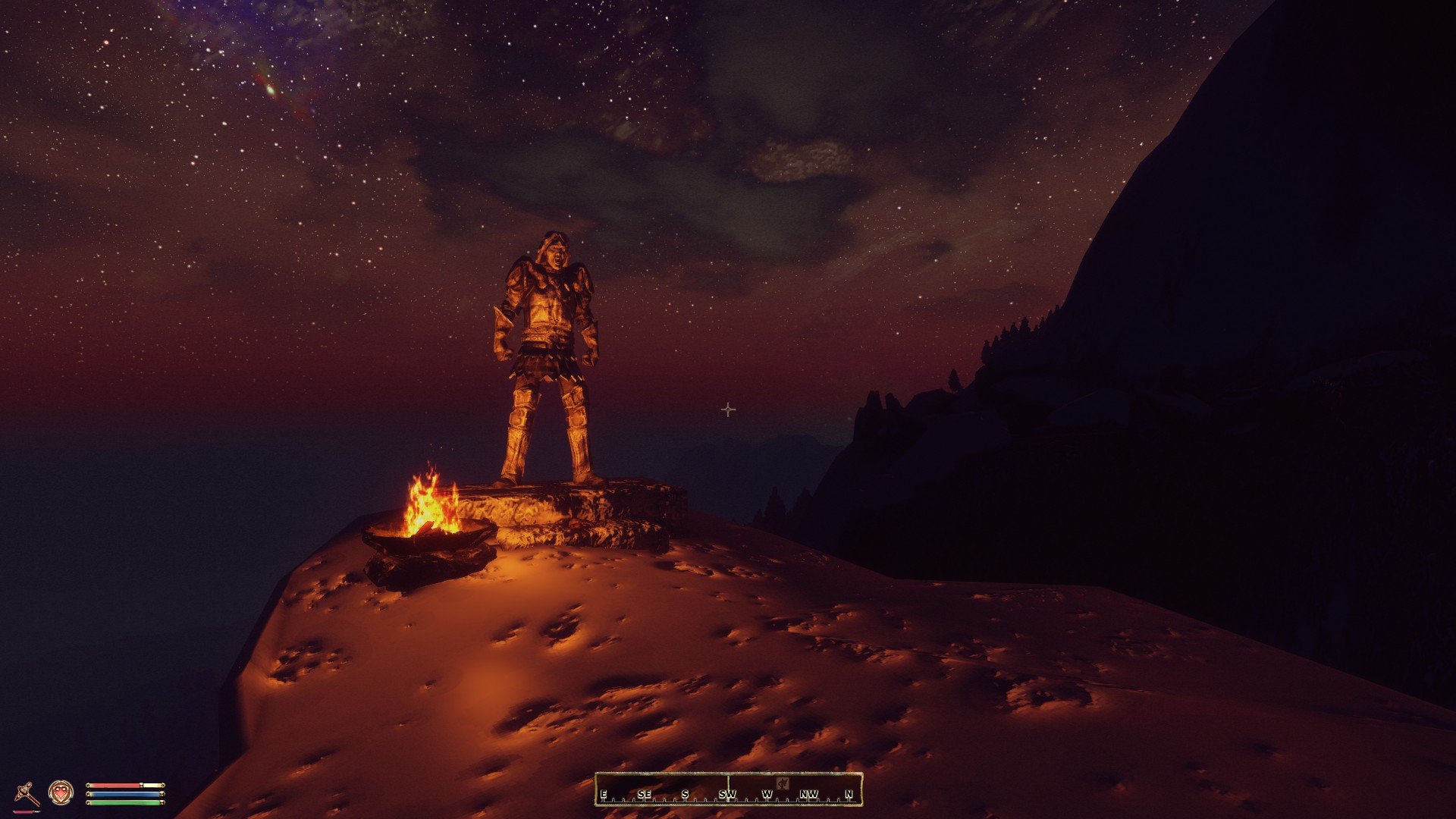Select the shrine marker on the compass
The image size is (1456, 819).
pos(783,783)
